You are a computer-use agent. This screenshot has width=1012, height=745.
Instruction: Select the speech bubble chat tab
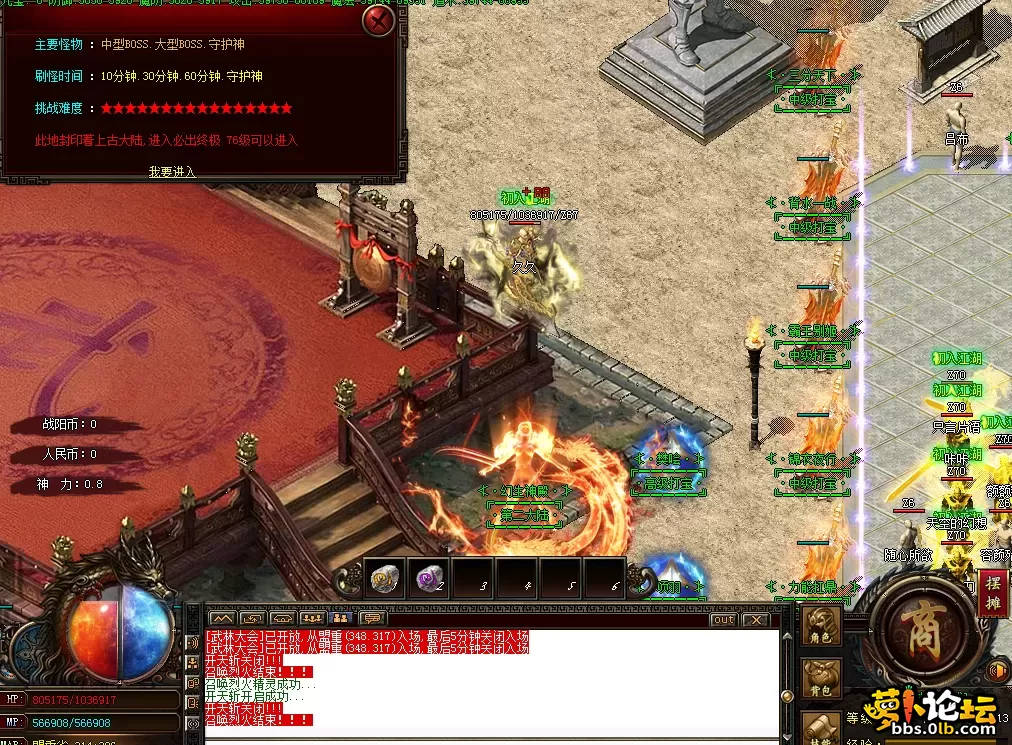372,619
